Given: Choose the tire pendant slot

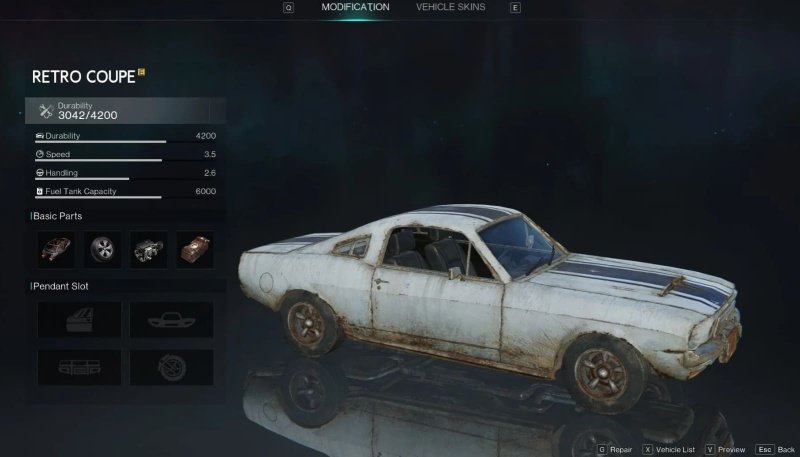Looking at the screenshot, I should 172,366.
